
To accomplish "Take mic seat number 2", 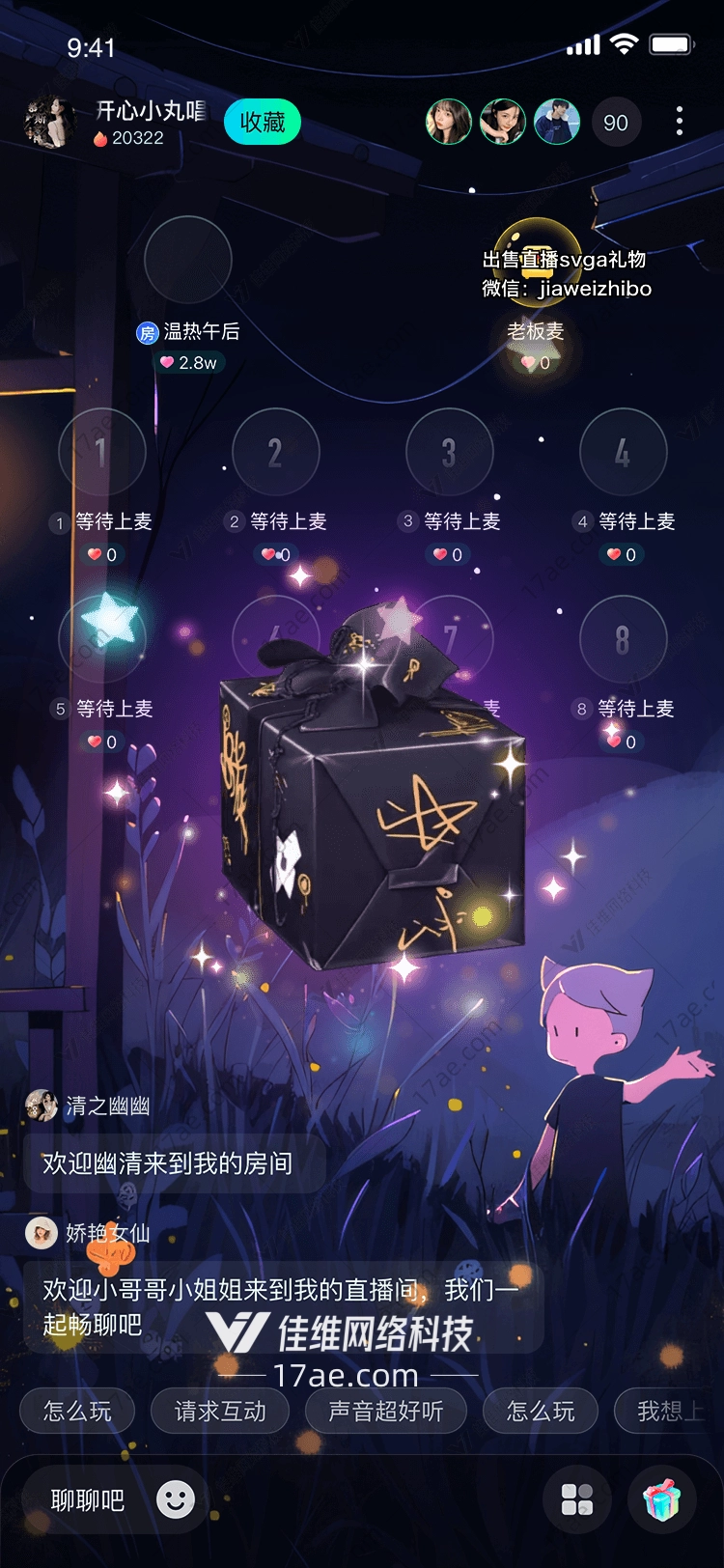I will click(276, 452).
